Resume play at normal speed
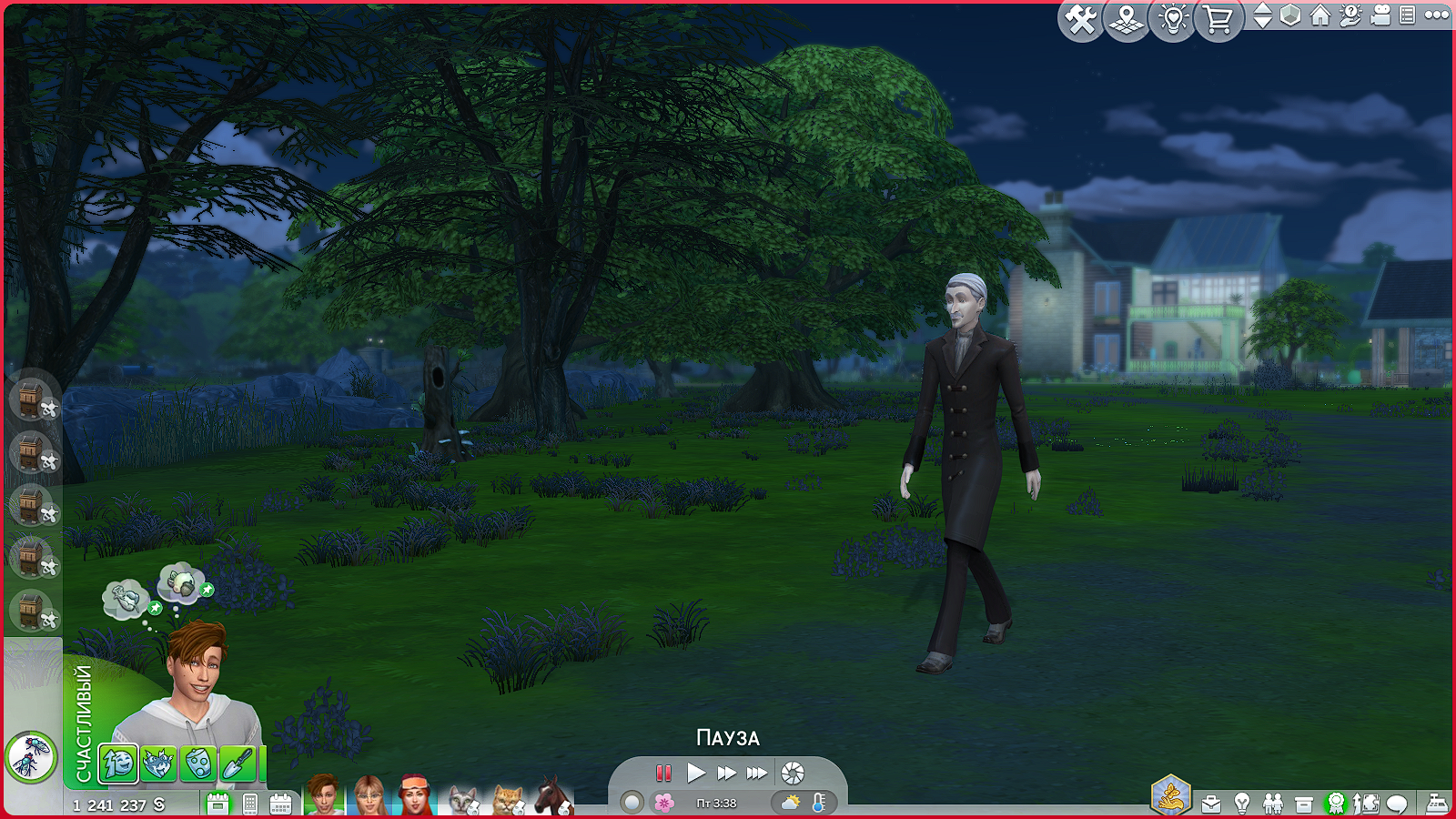 [696, 773]
